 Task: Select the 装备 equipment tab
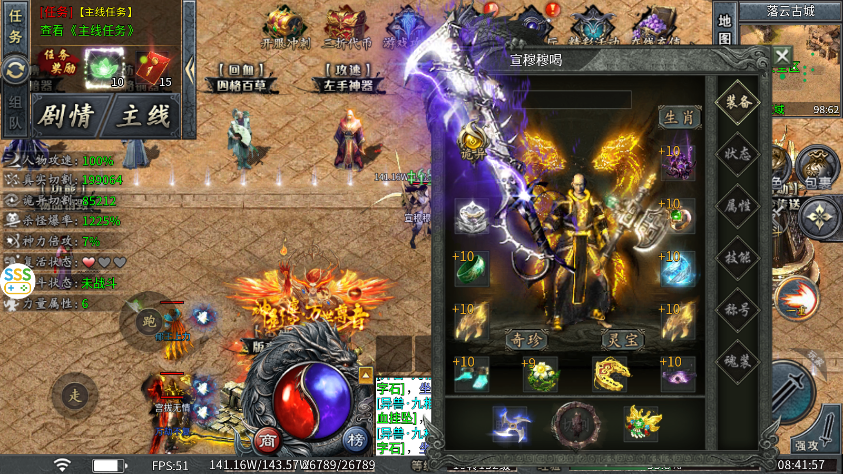tap(739, 102)
